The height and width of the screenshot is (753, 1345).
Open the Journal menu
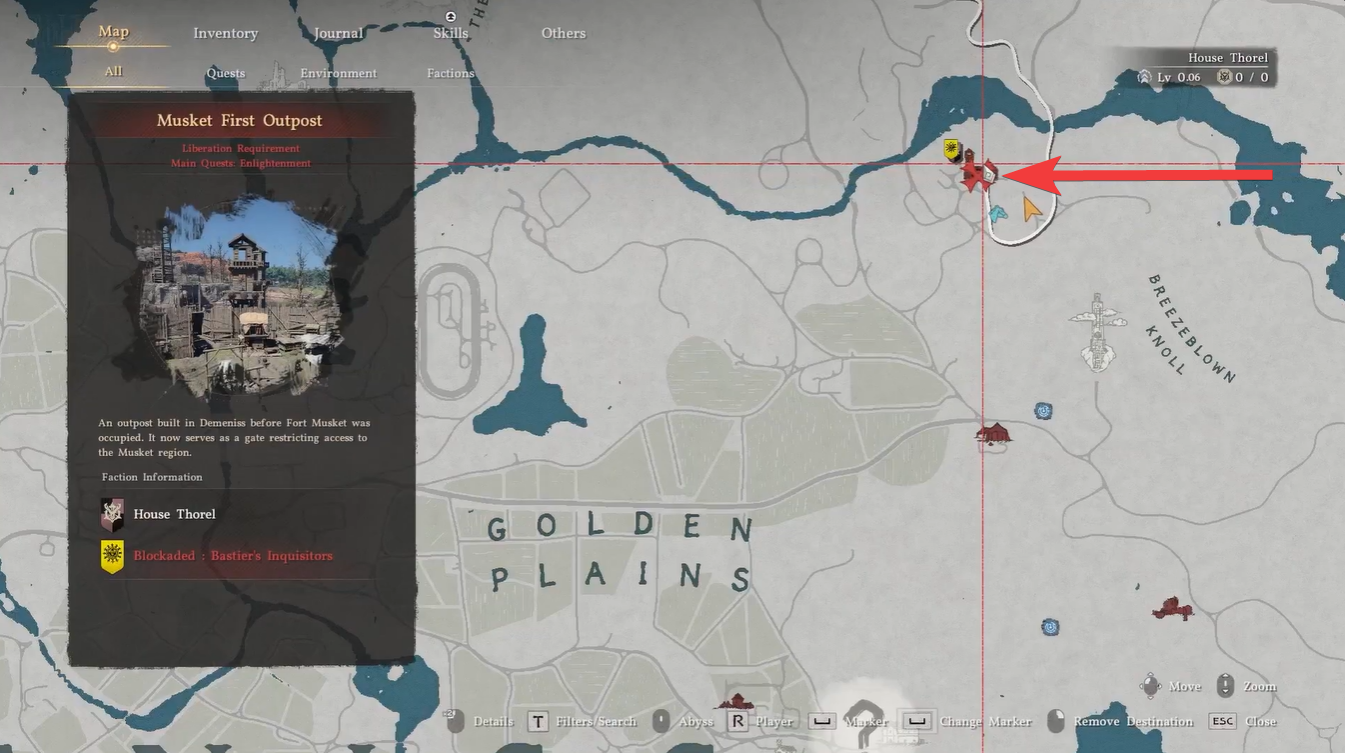pos(337,32)
